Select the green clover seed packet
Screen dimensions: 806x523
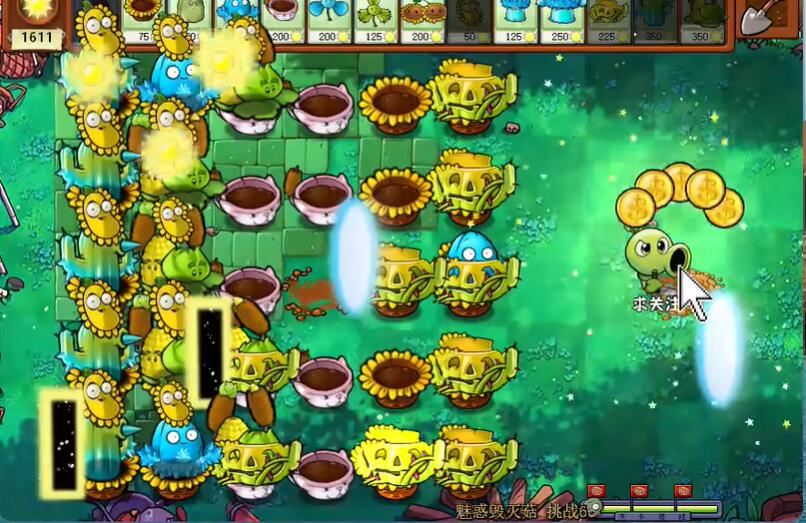point(376,20)
